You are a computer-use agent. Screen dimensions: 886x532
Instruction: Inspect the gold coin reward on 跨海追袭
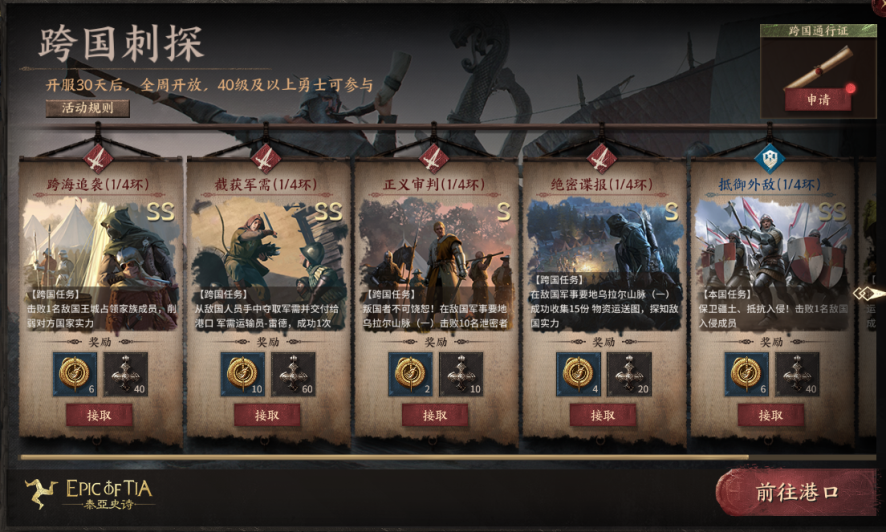pyautogui.click(x=74, y=373)
